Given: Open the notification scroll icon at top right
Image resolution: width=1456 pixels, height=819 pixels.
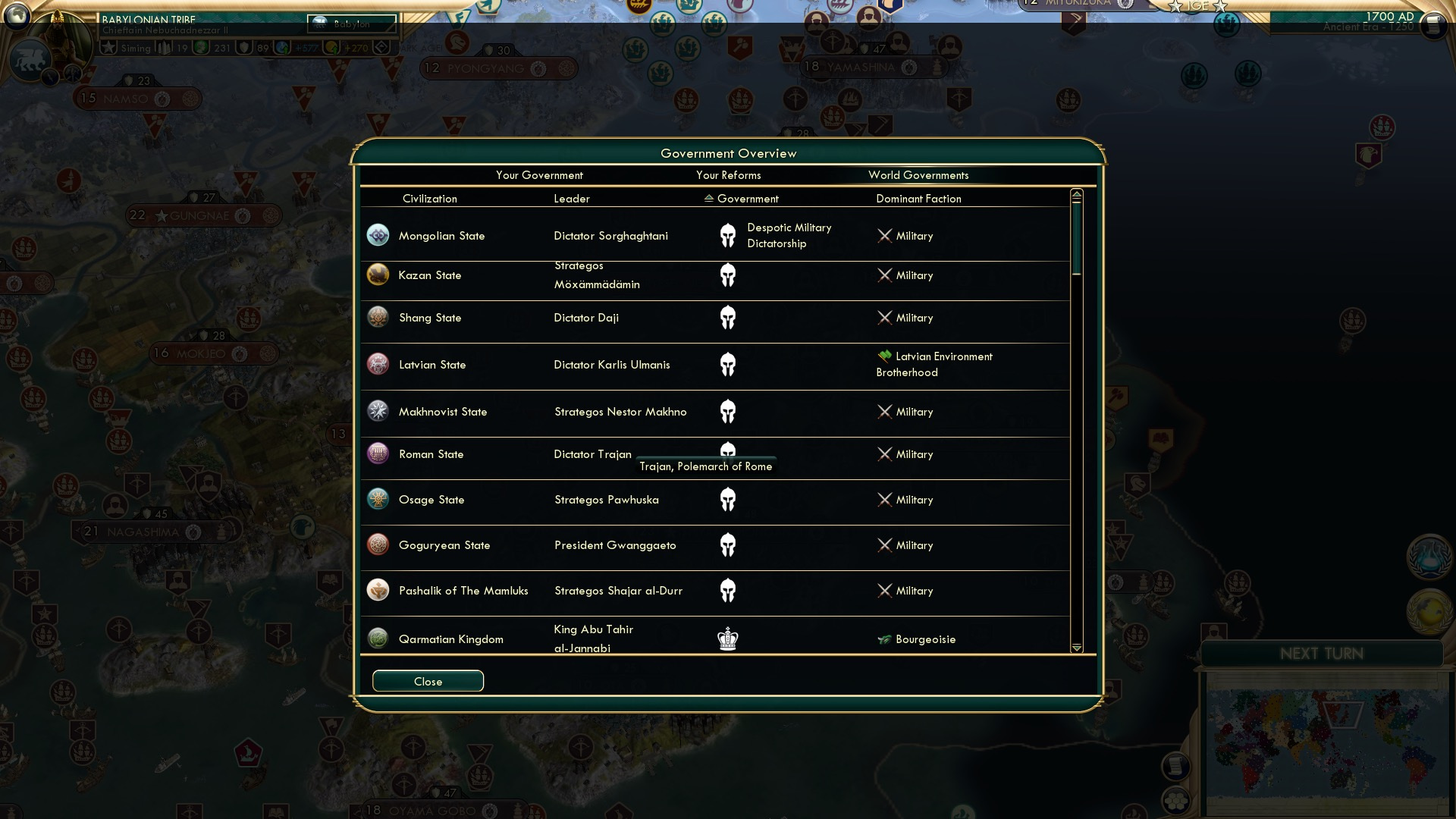Looking at the screenshot, I should coord(1434,25).
